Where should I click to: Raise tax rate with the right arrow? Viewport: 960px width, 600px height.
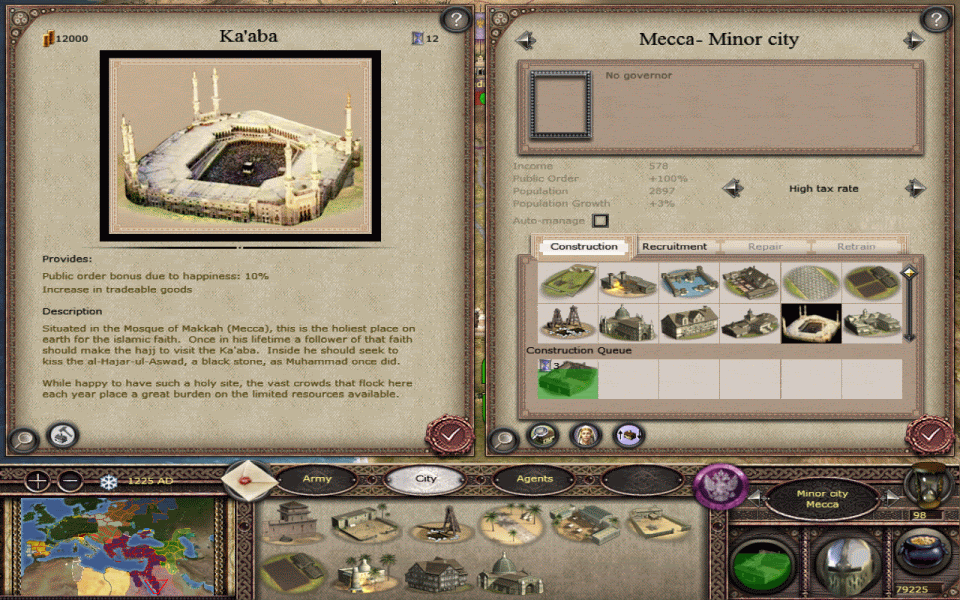915,188
